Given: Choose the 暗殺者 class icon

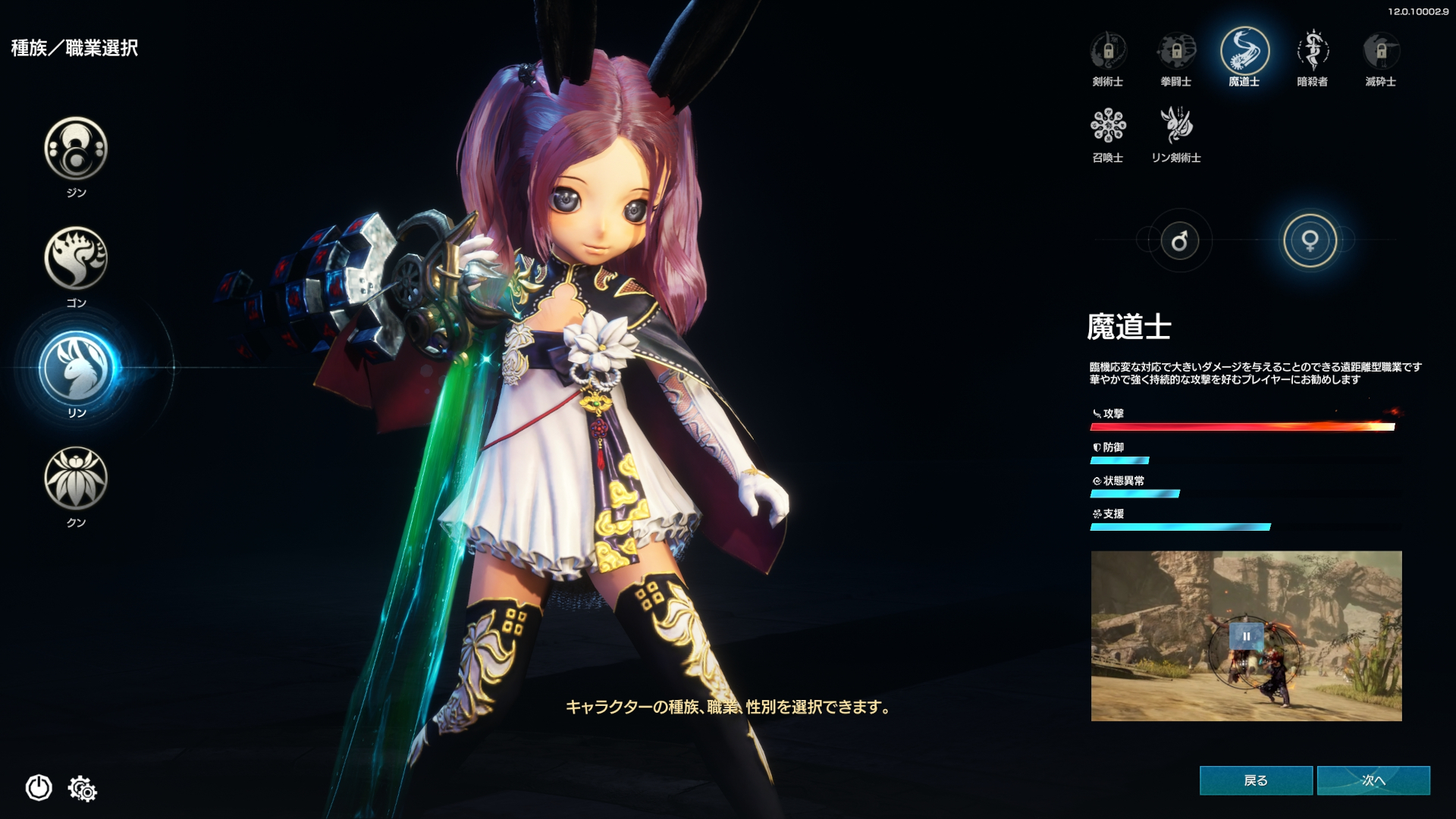Looking at the screenshot, I should (1313, 52).
